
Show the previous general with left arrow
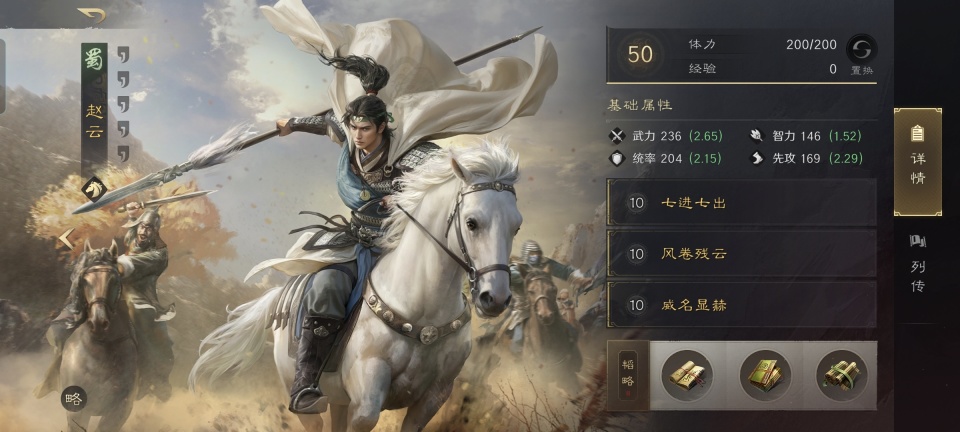tap(66, 239)
